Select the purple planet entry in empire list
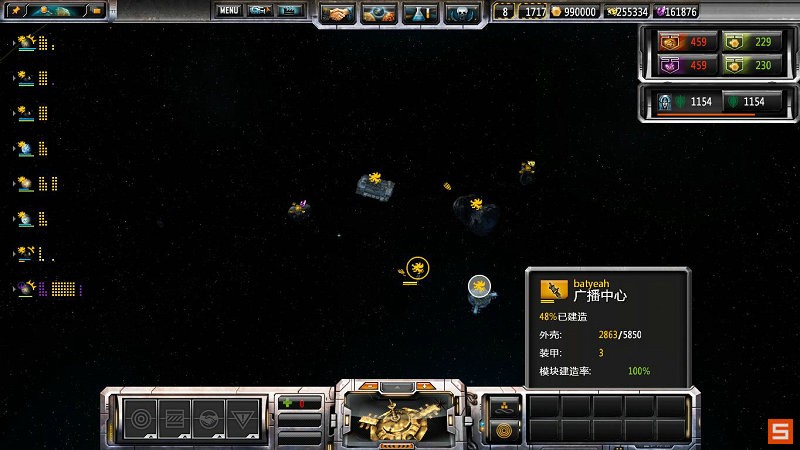The width and height of the screenshot is (800, 450). pos(26,289)
